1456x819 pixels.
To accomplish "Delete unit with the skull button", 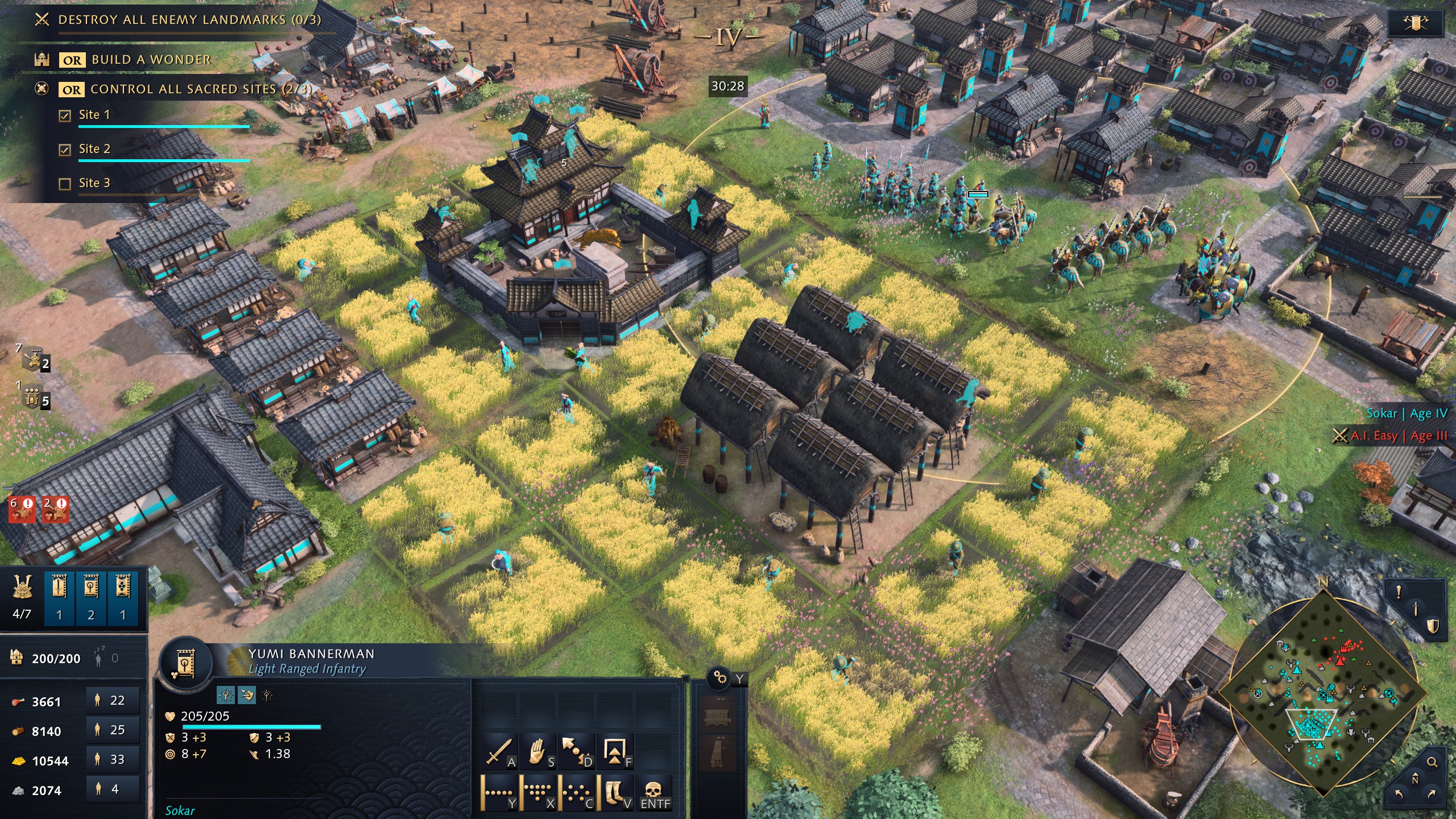I will click(x=655, y=793).
